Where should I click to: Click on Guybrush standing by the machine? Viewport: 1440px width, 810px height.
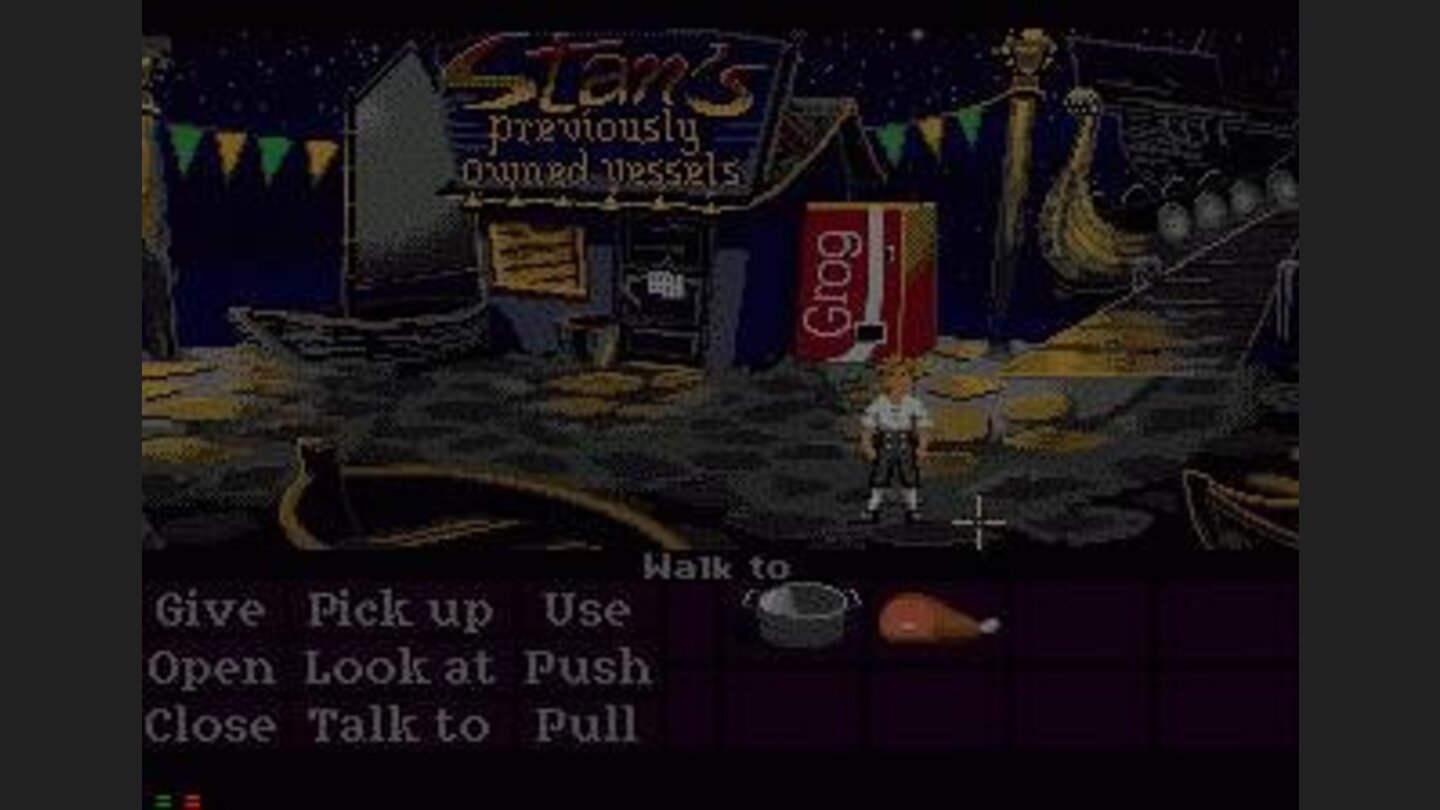pyautogui.click(x=897, y=440)
